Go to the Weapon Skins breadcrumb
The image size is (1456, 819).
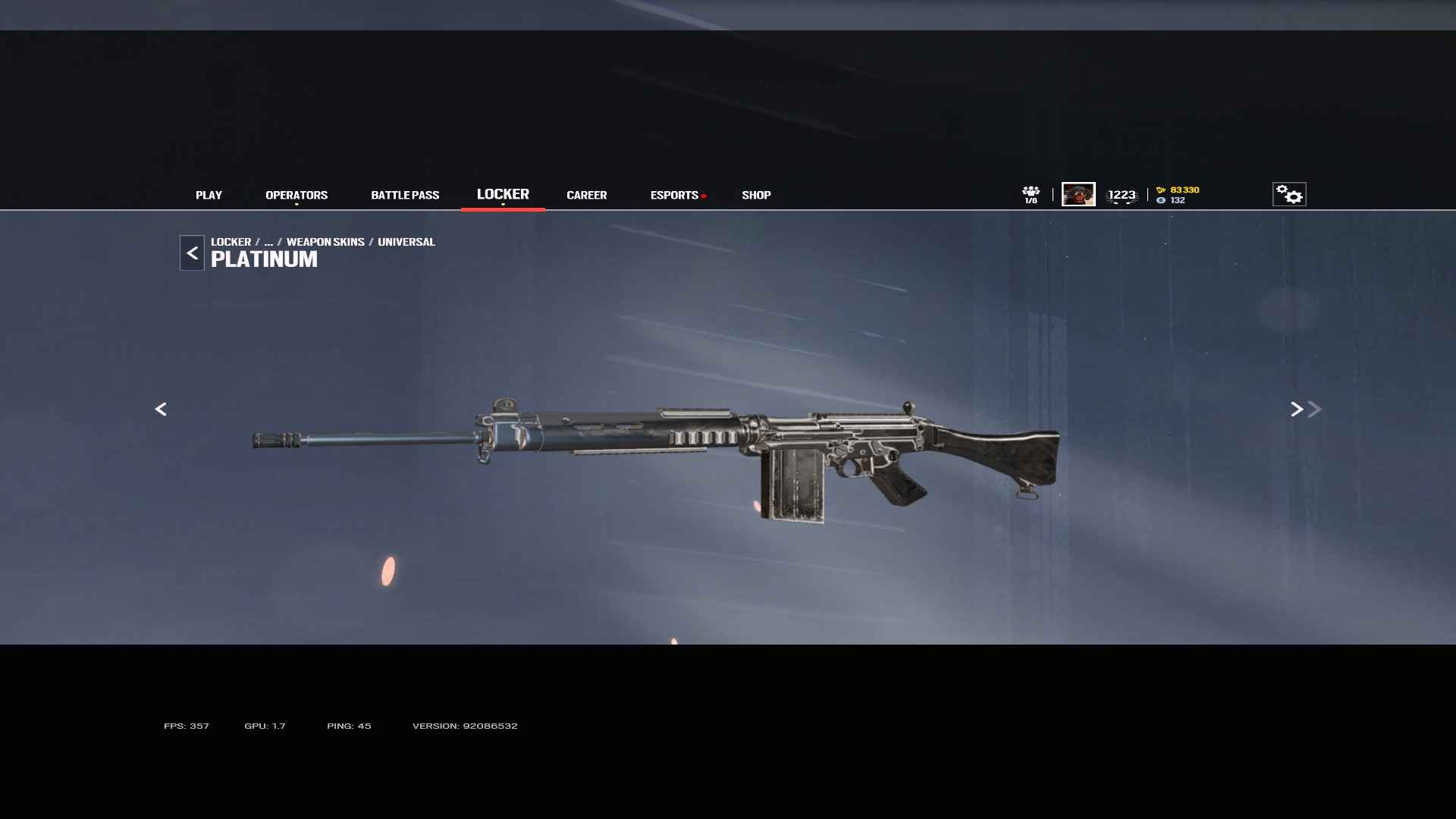pos(325,242)
